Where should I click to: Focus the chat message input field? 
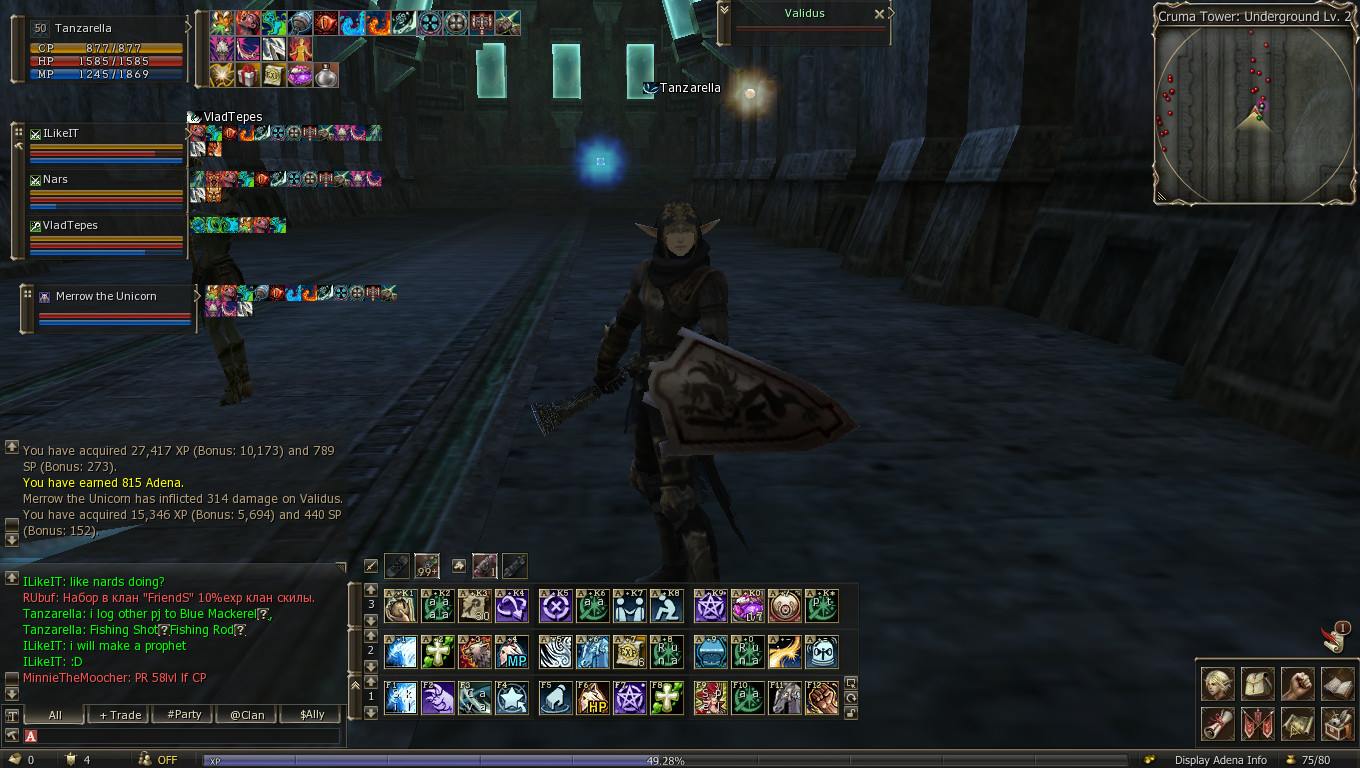click(185, 736)
